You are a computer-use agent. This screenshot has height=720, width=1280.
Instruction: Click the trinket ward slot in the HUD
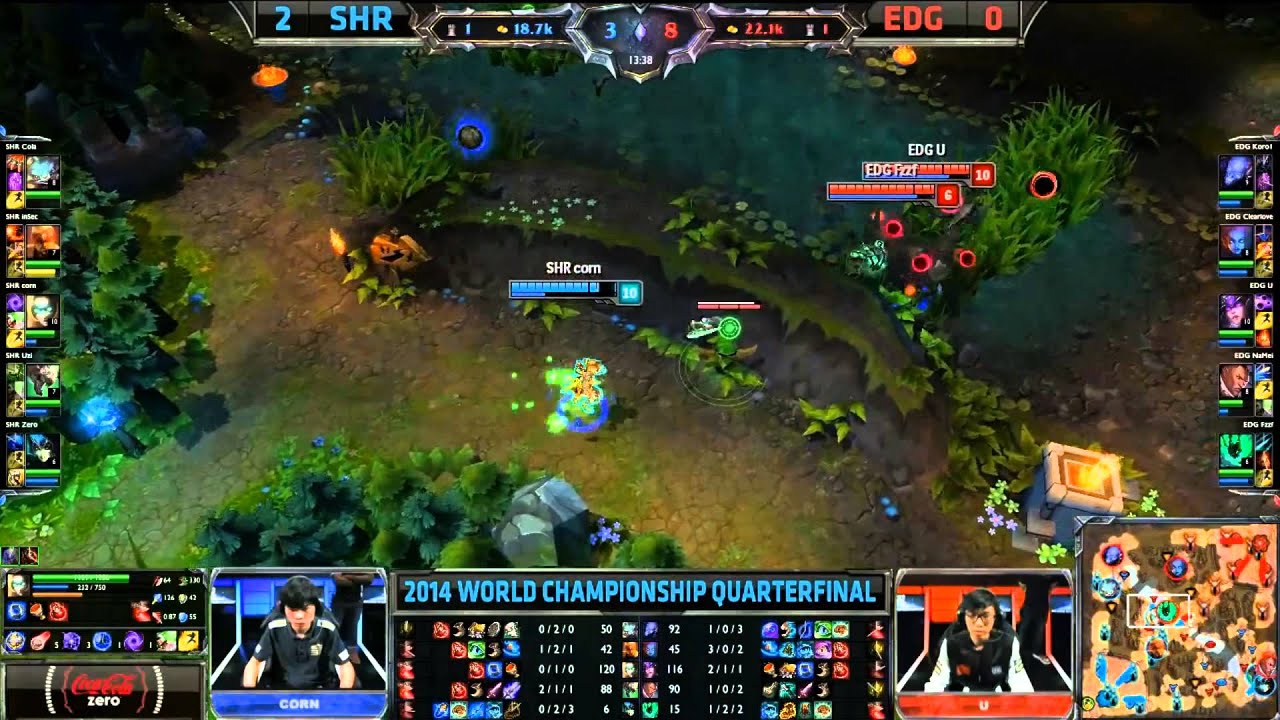coord(165,641)
